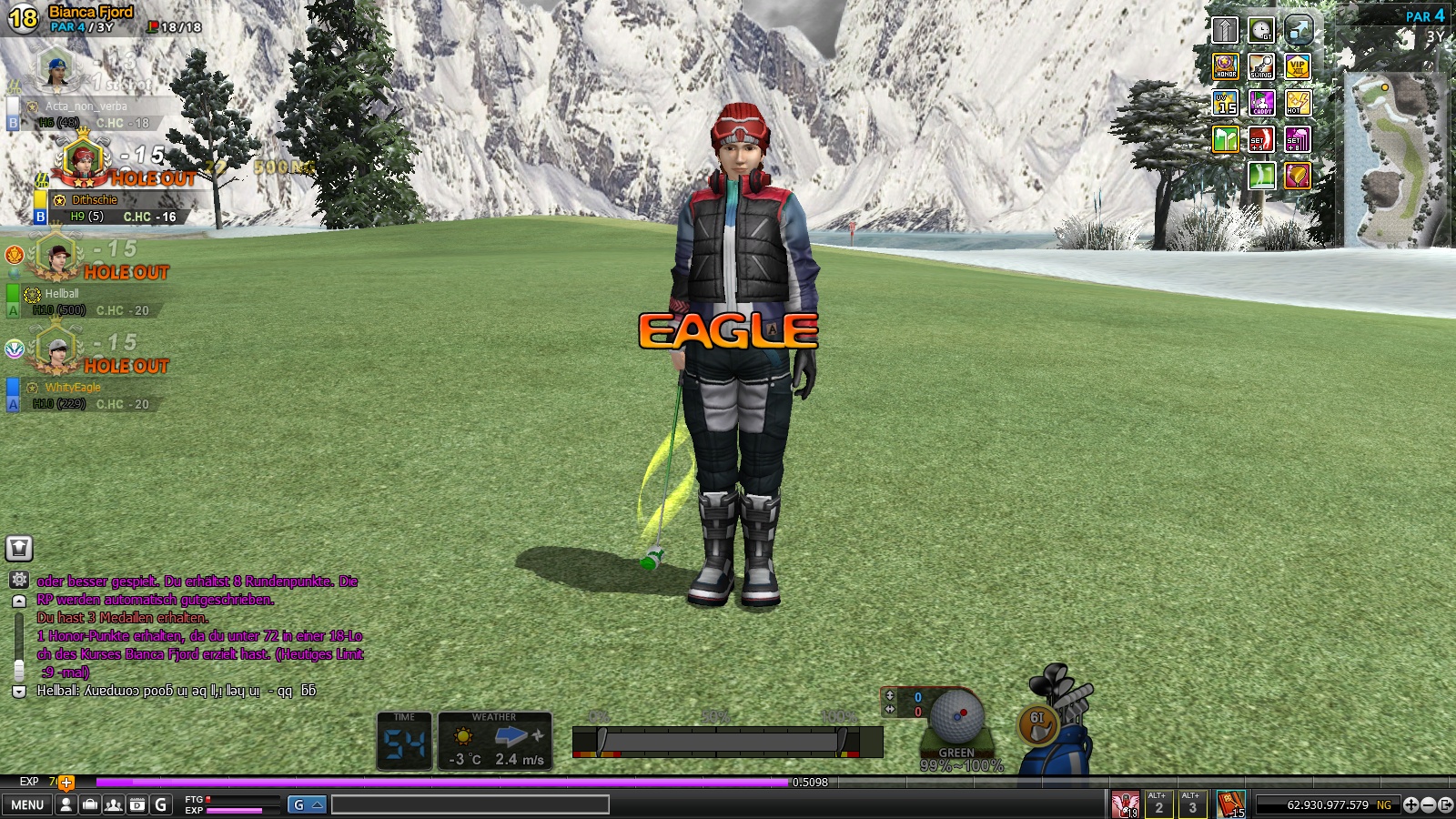
Task: Click the chat text input field
Action: point(470,804)
